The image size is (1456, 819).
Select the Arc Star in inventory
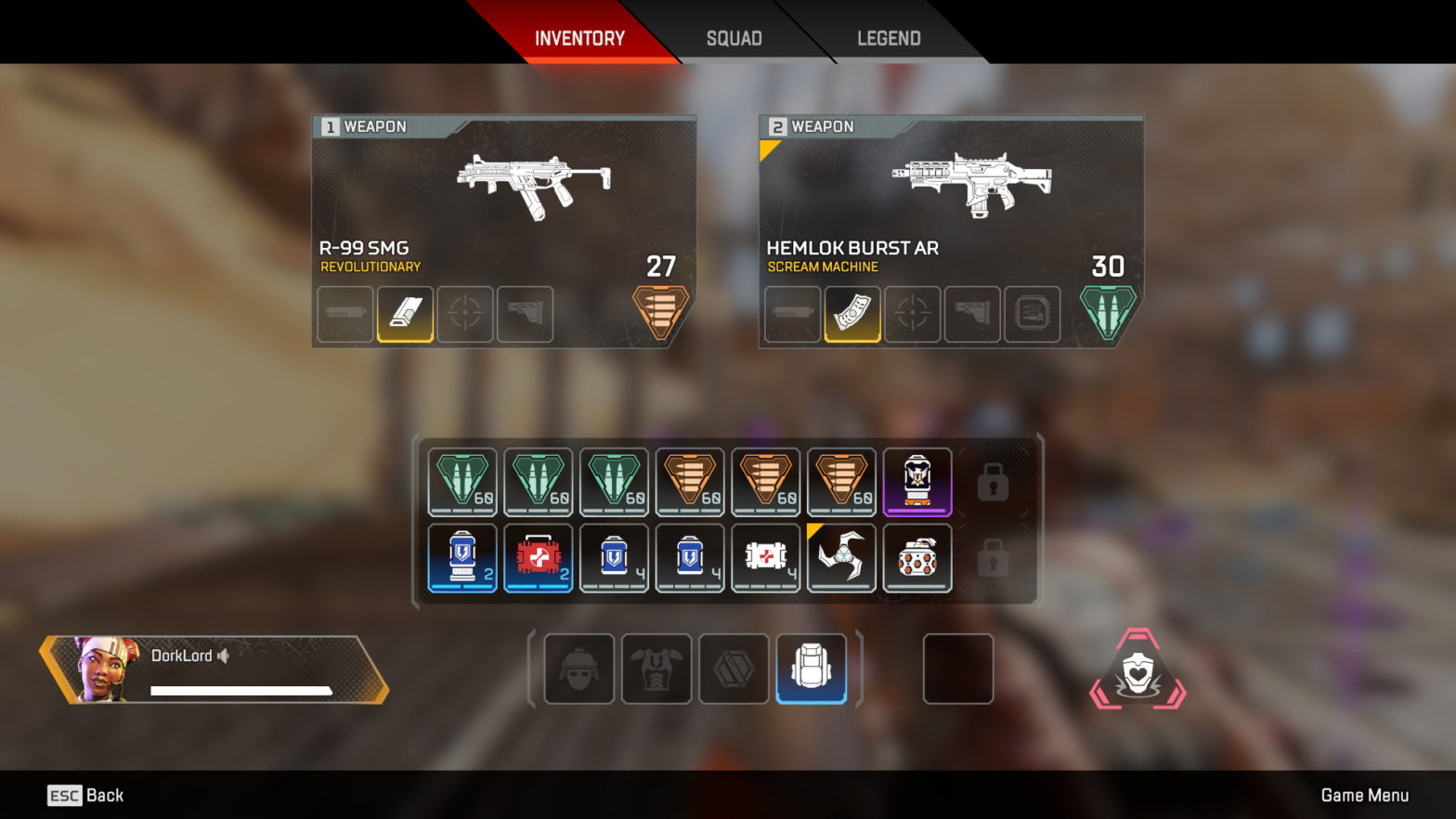841,558
